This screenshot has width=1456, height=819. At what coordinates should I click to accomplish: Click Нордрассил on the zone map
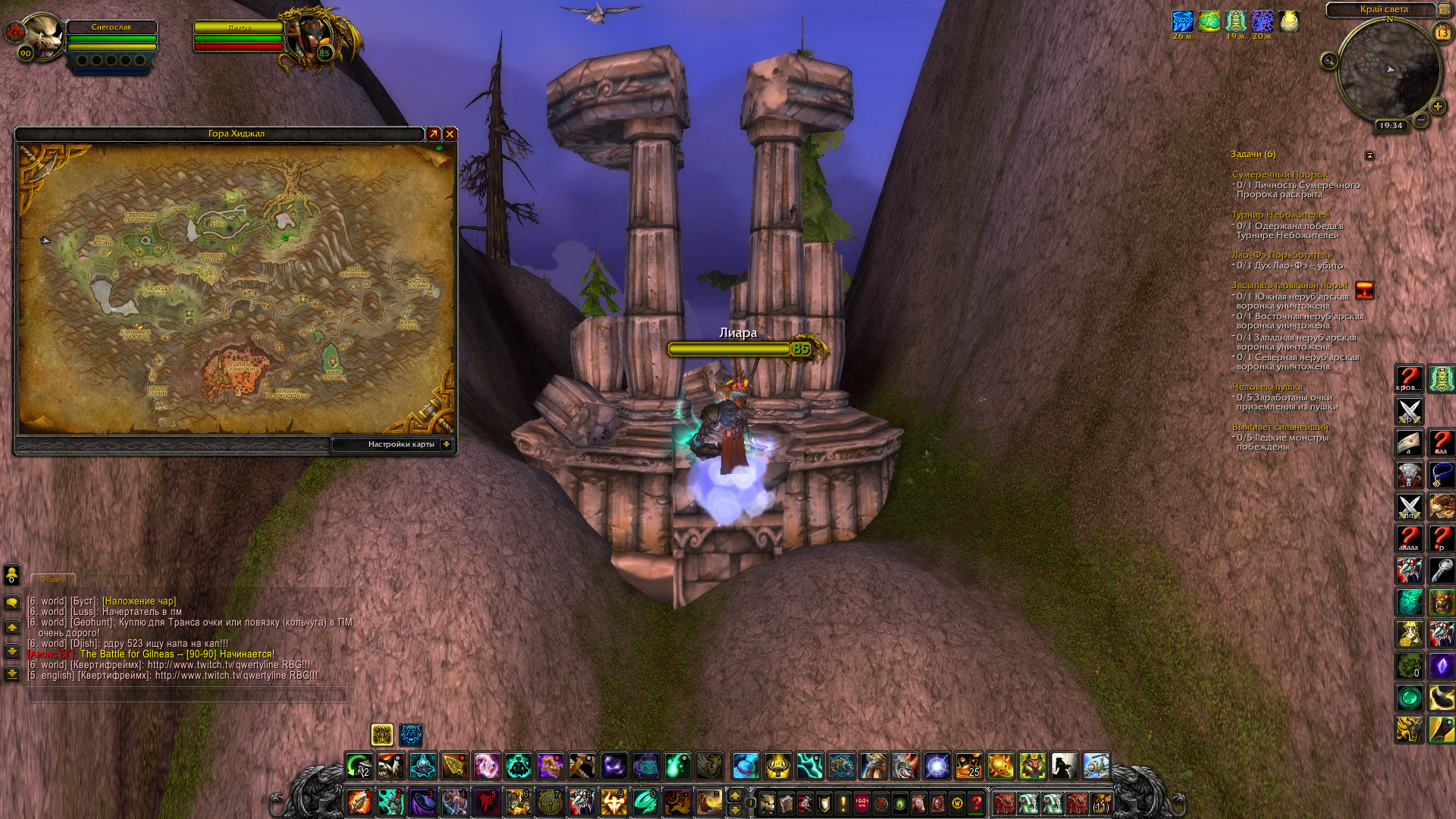[292, 199]
